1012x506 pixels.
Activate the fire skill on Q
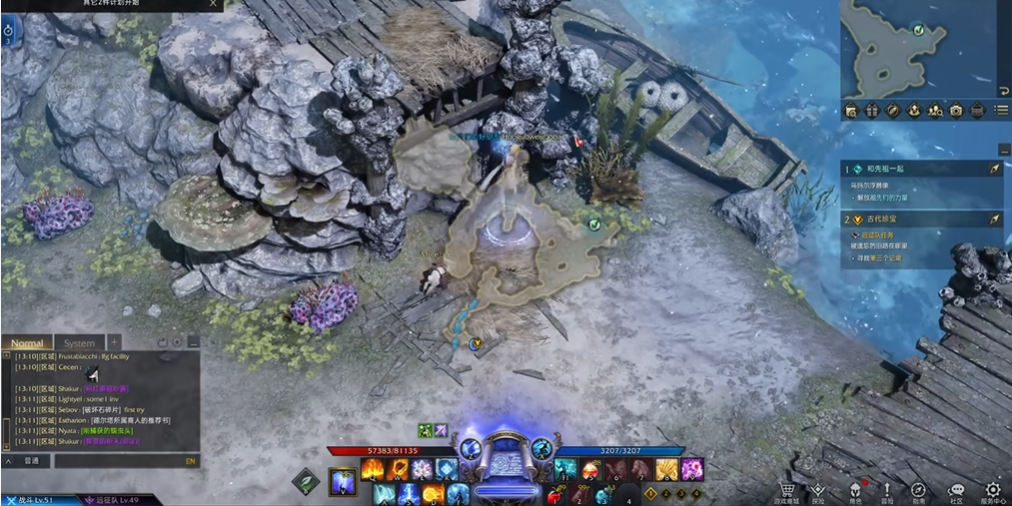click(x=374, y=469)
